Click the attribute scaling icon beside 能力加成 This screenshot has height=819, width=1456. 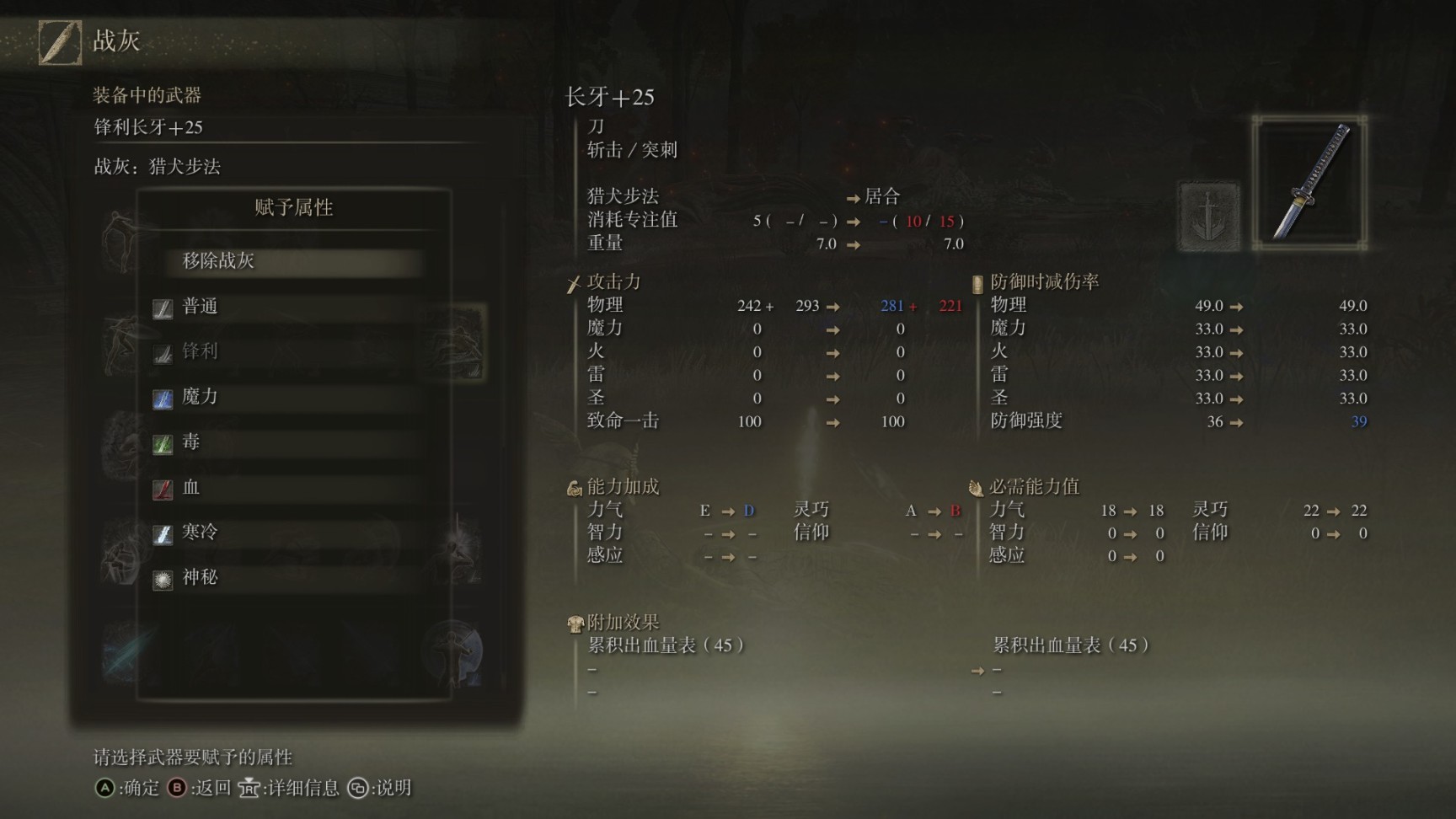(575, 486)
